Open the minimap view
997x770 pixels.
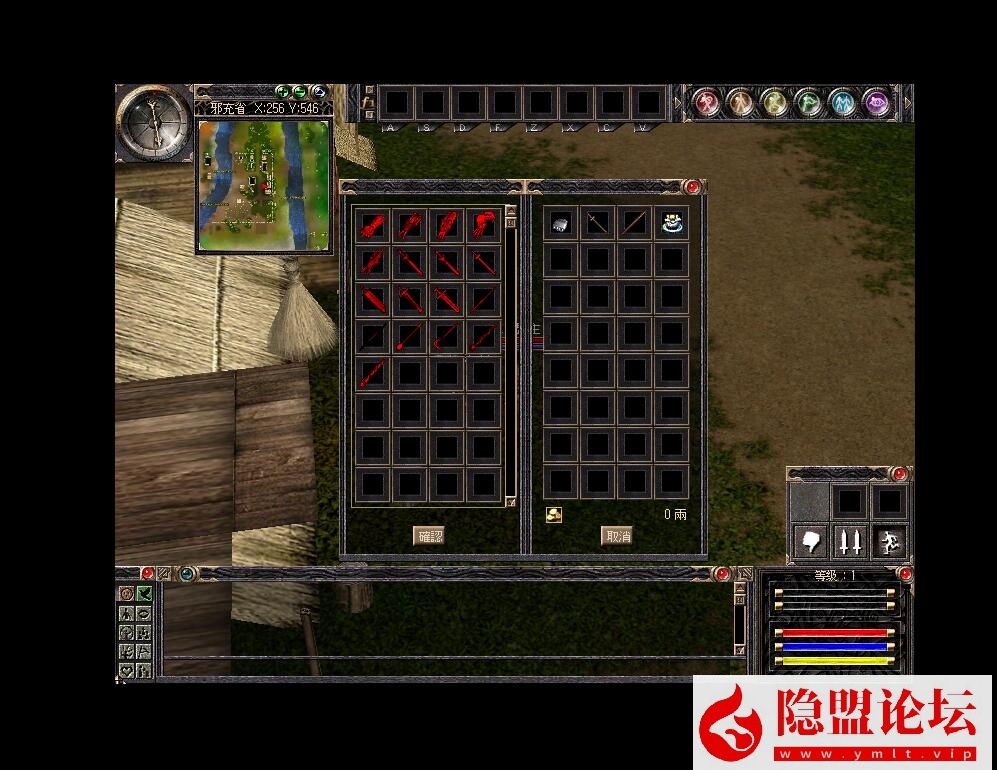264,185
